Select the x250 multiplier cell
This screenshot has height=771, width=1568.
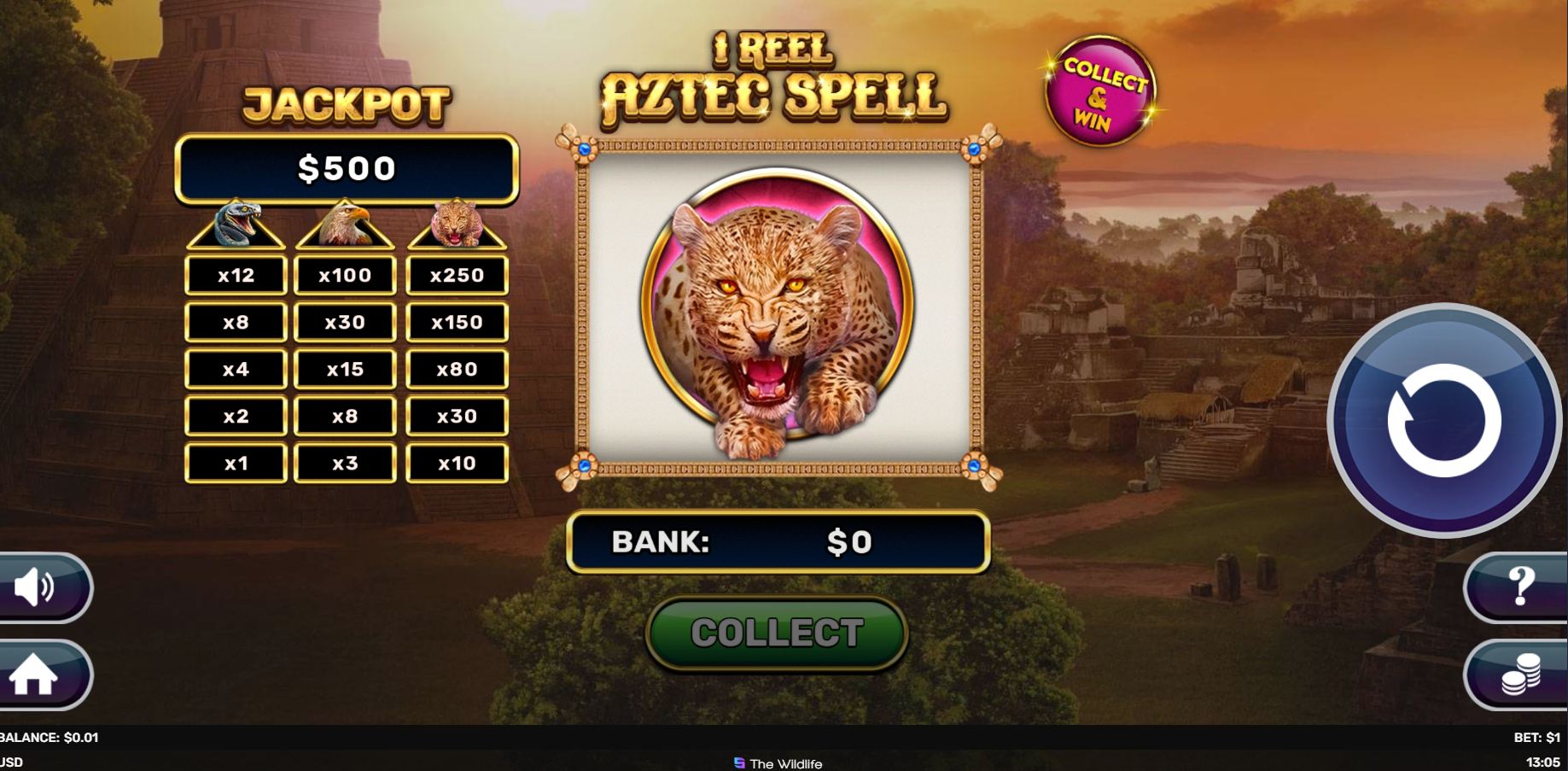458,275
